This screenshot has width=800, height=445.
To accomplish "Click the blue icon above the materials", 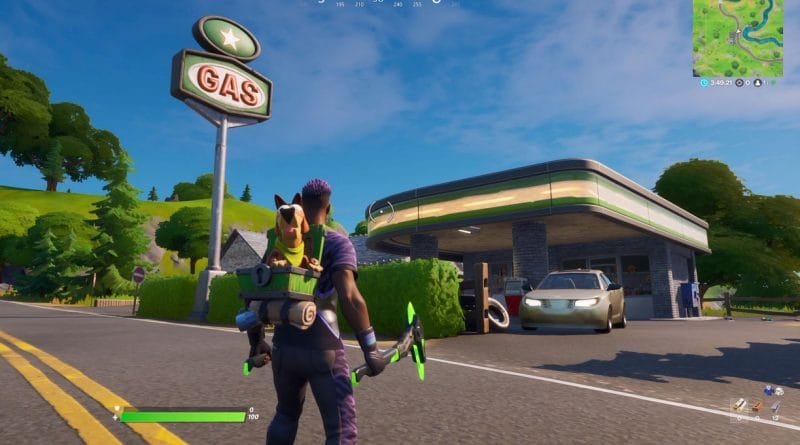I will point(769,390).
